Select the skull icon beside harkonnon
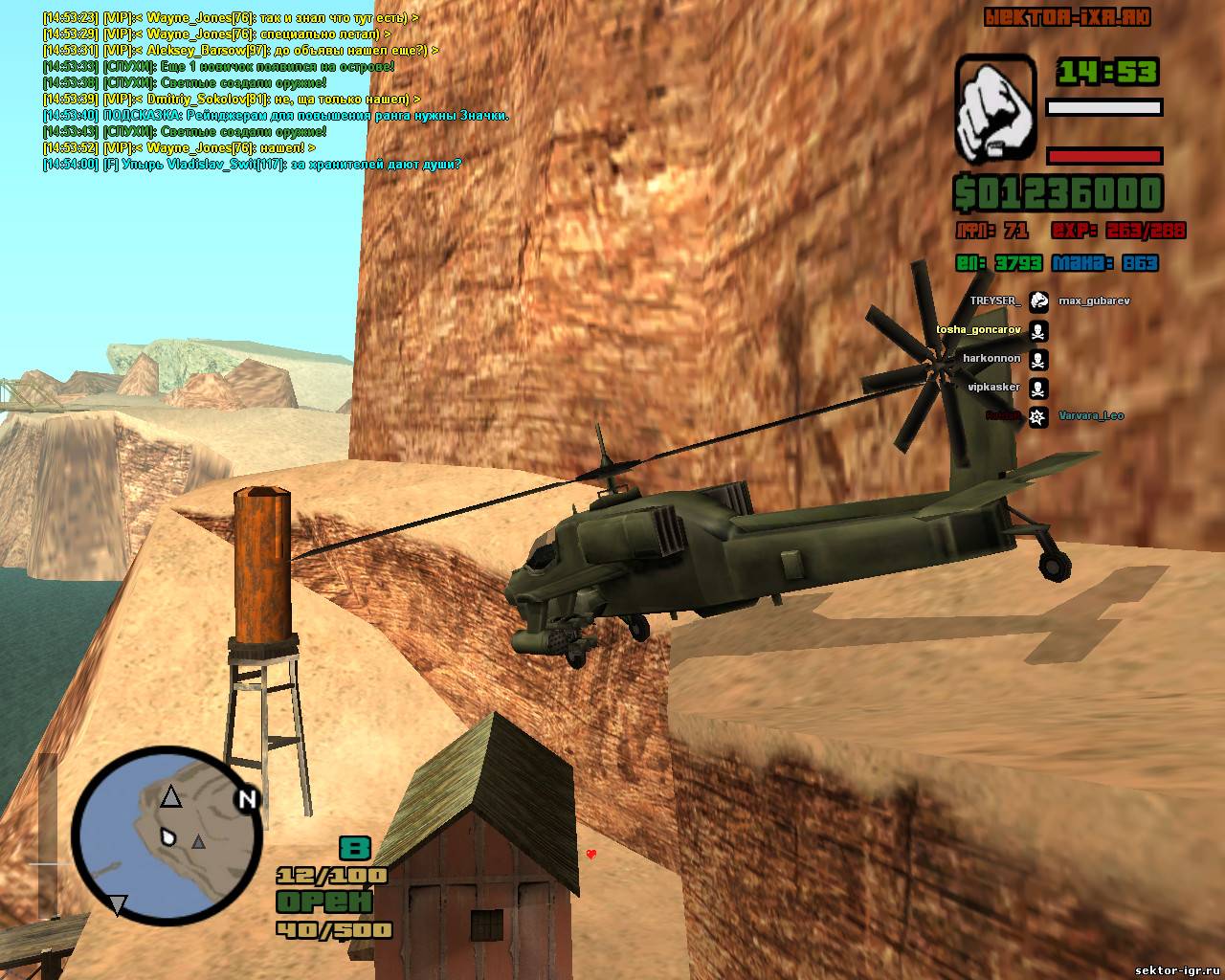 pos(1038,359)
